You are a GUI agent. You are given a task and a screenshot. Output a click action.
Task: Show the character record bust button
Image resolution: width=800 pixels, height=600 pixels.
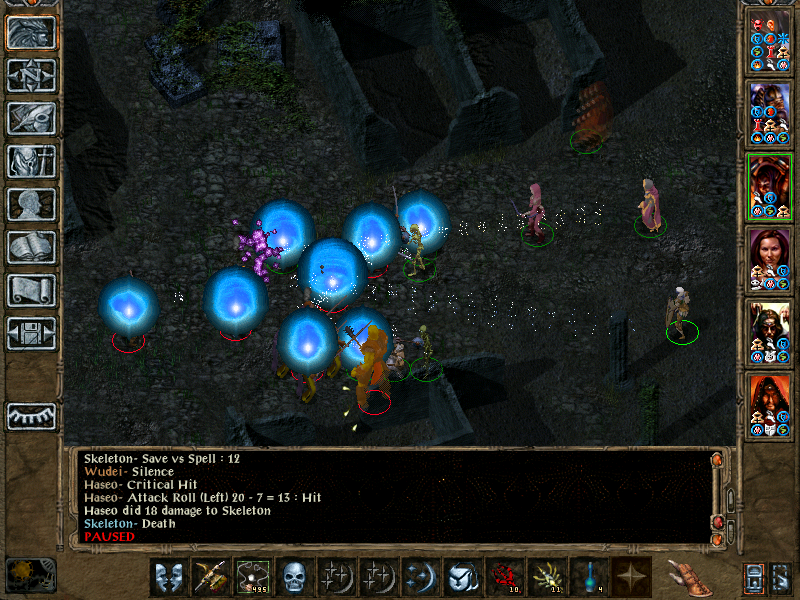[31, 204]
